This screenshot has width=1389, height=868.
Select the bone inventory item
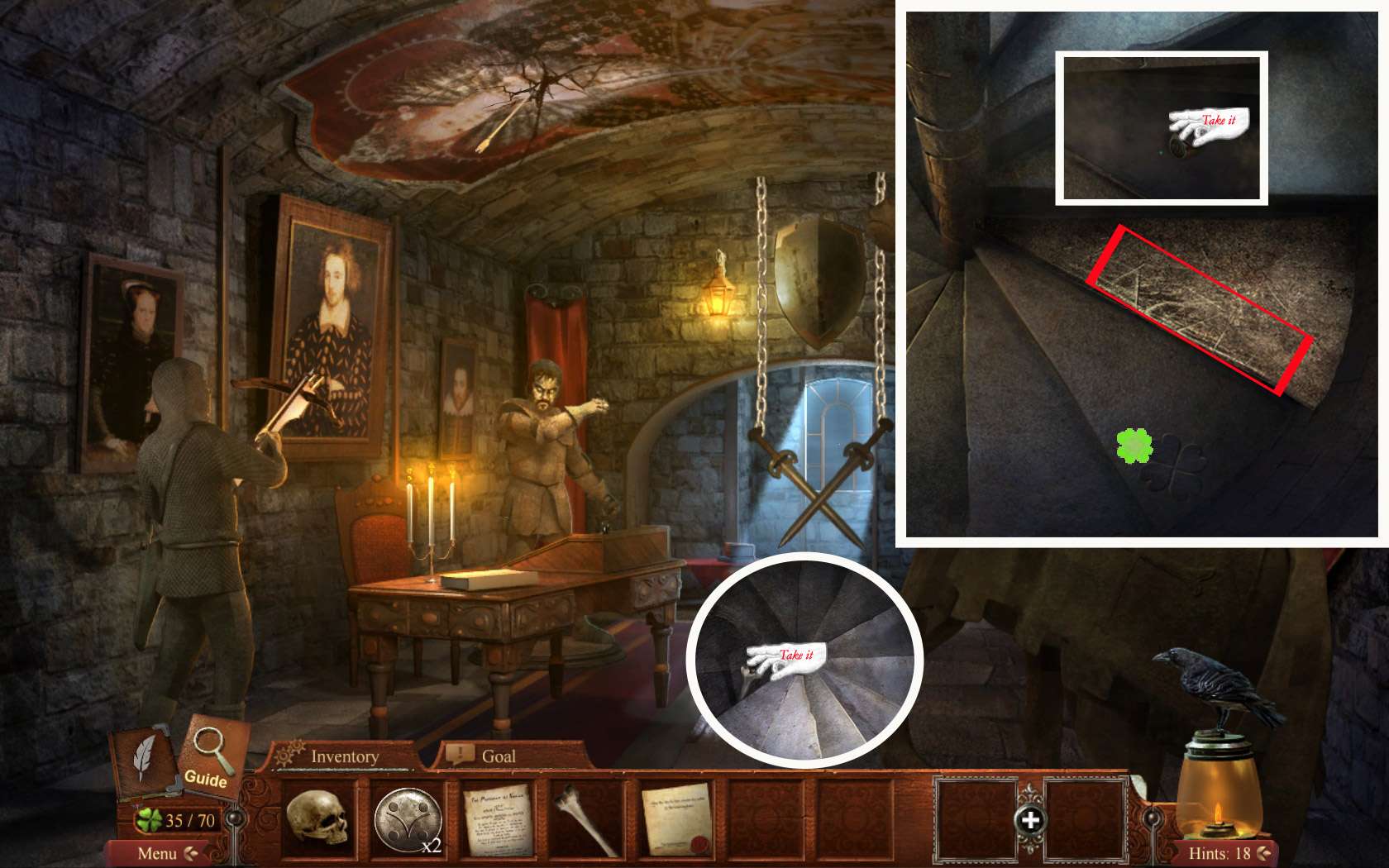coord(587,819)
